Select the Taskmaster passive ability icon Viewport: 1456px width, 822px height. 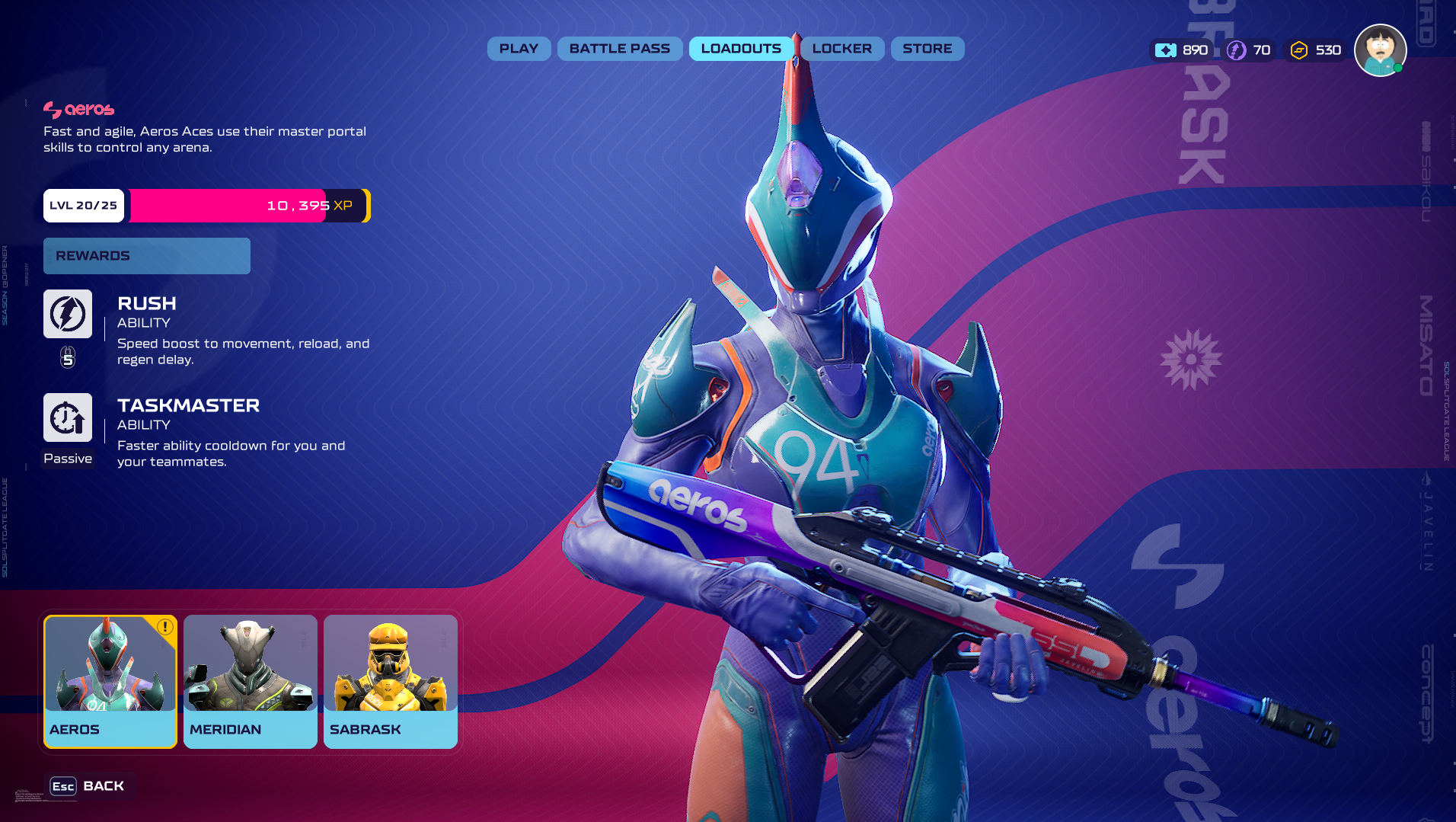click(68, 417)
